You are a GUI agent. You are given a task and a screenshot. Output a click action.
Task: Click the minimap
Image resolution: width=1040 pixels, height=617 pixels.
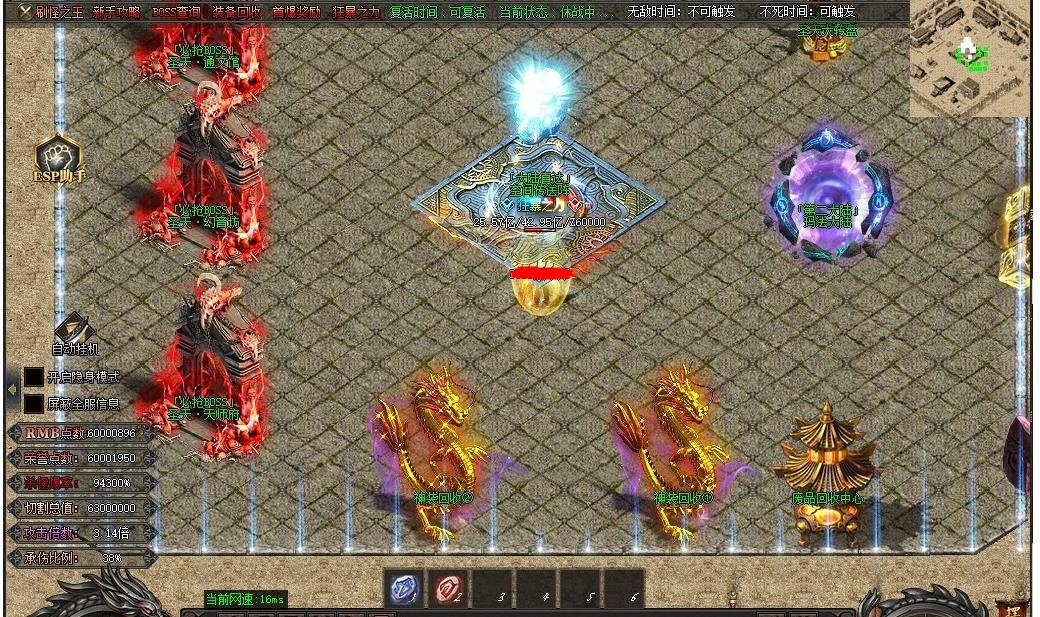point(968,60)
